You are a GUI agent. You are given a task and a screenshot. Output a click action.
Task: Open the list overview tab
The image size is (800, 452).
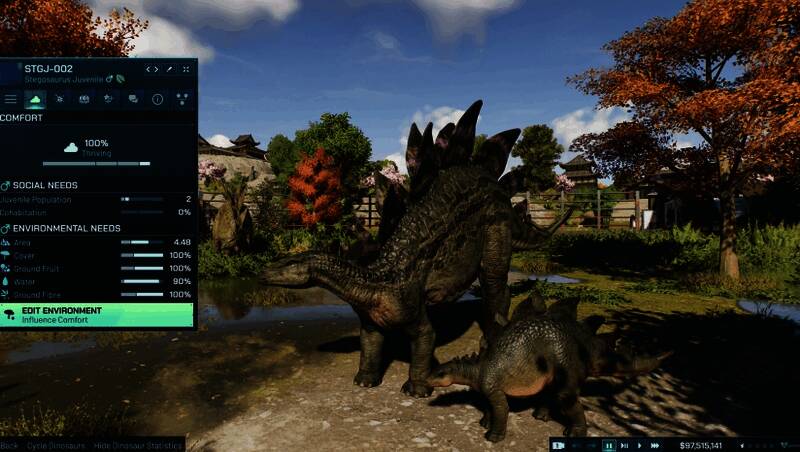pyautogui.click(x=11, y=99)
